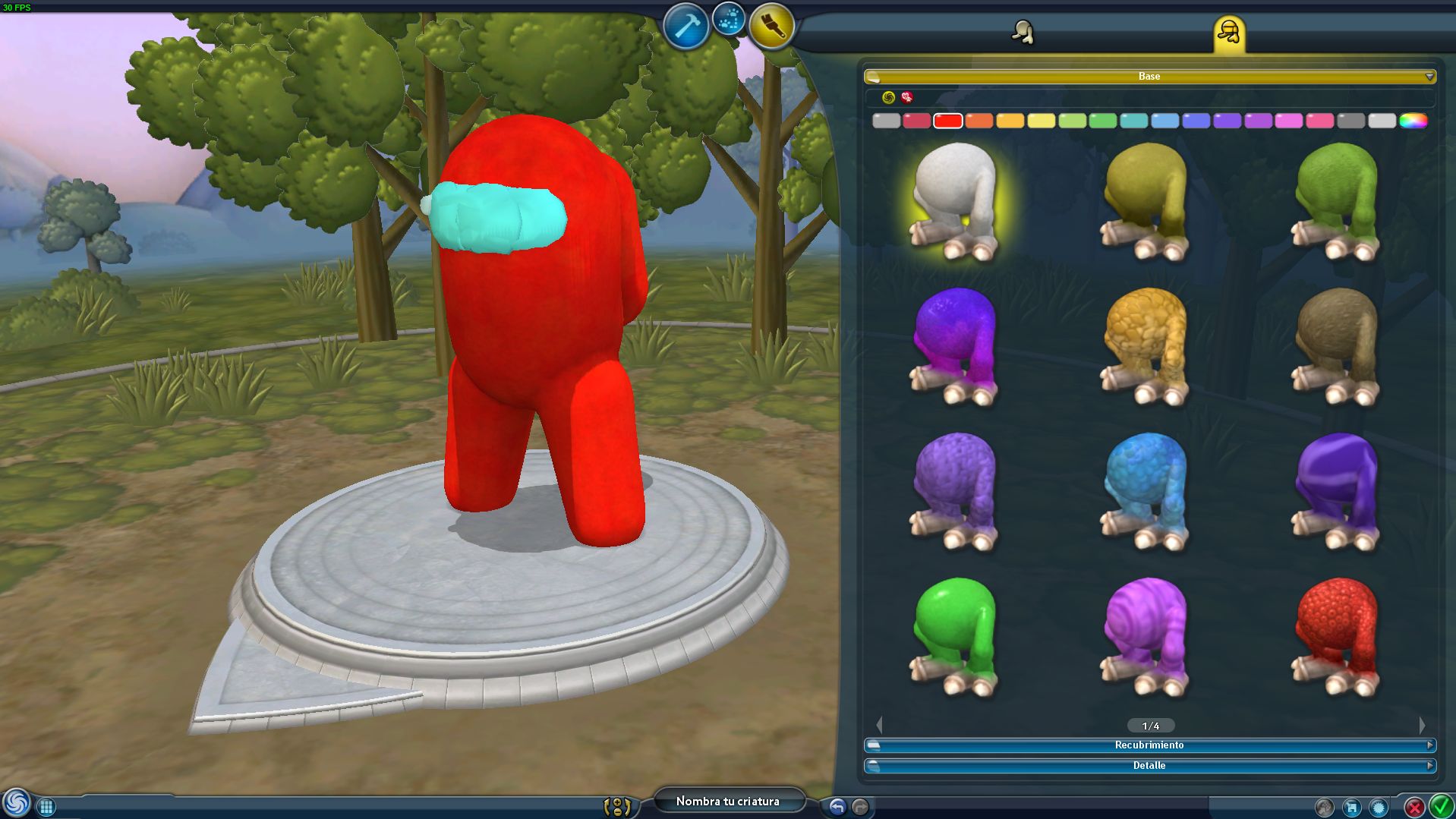Click the Nombra tu criatura name field
This screenshot has width=1456, height=819.
(x=729, y=801)
